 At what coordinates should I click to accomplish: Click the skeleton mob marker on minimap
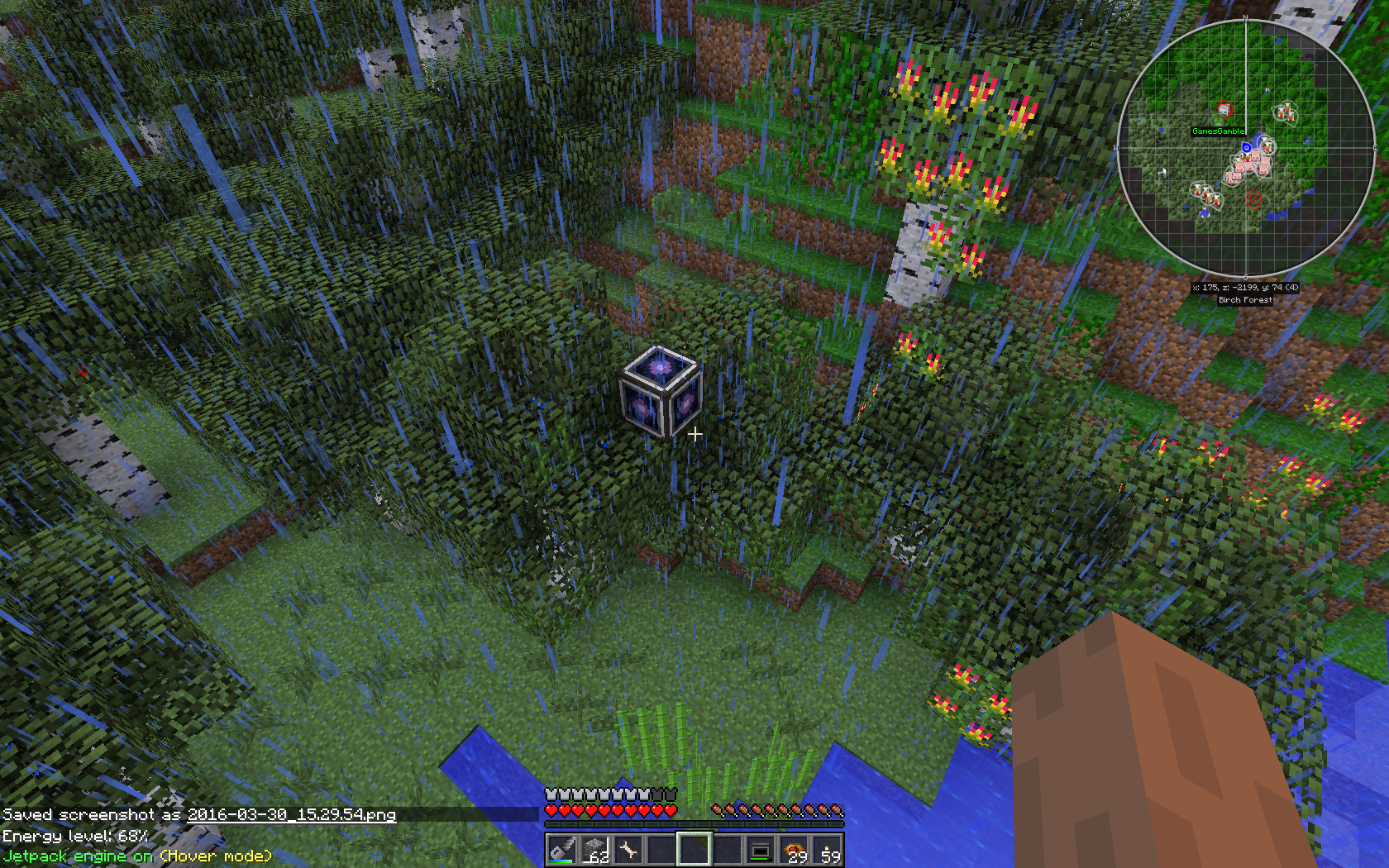tap(1224, 109)
